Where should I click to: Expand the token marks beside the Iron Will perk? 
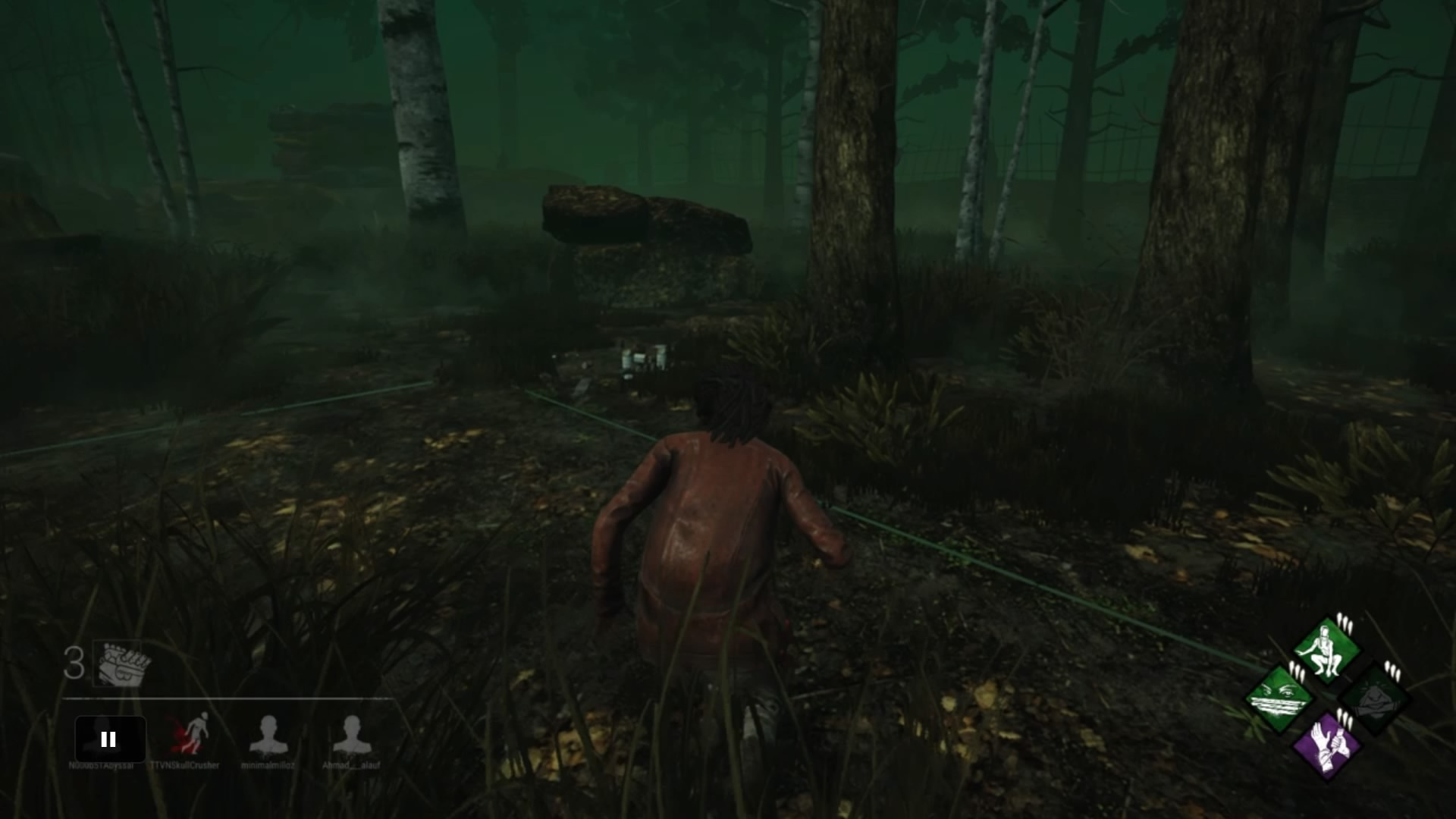1298,671
